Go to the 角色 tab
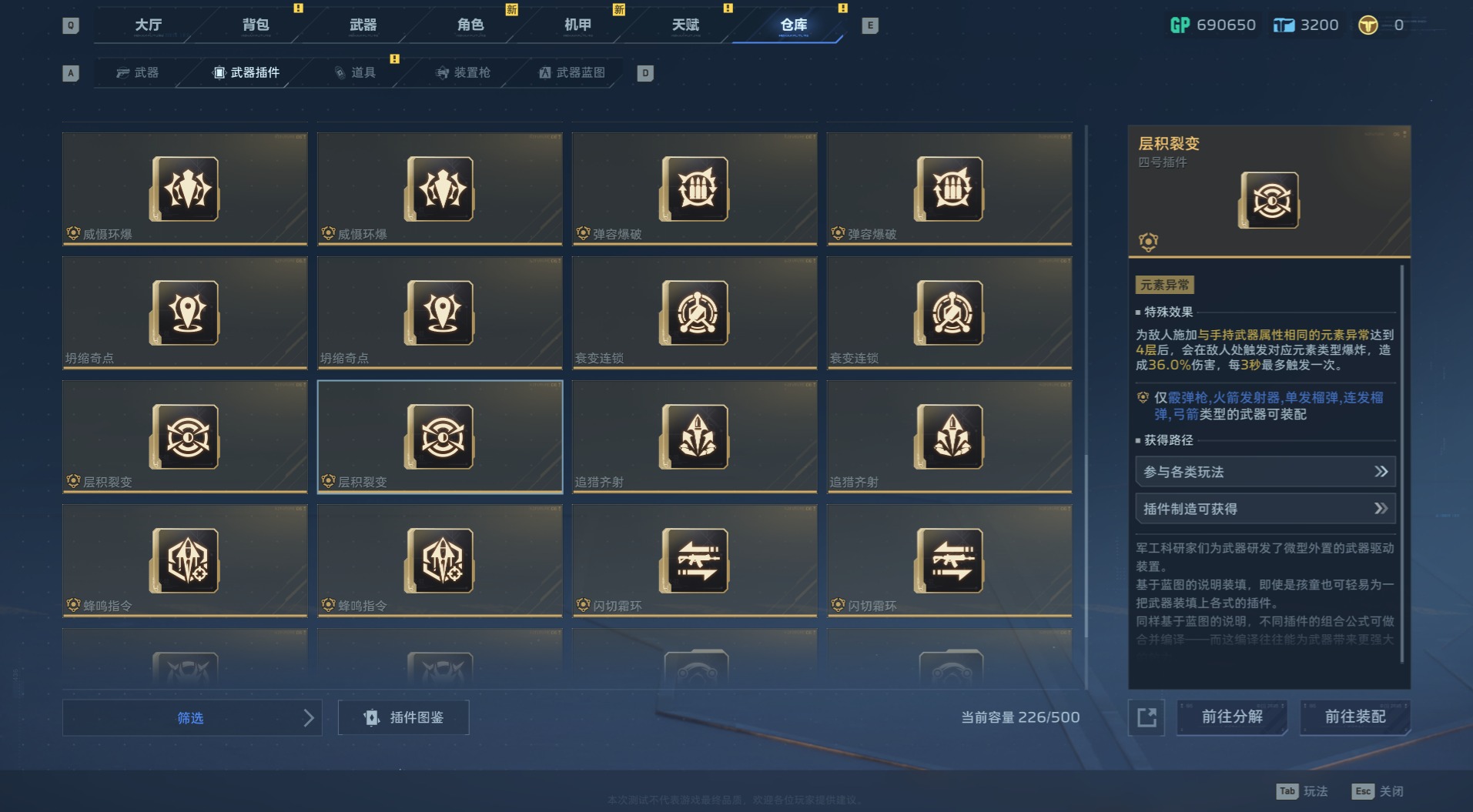This screenshot has width=1473, height=812. tap(470, 25)
